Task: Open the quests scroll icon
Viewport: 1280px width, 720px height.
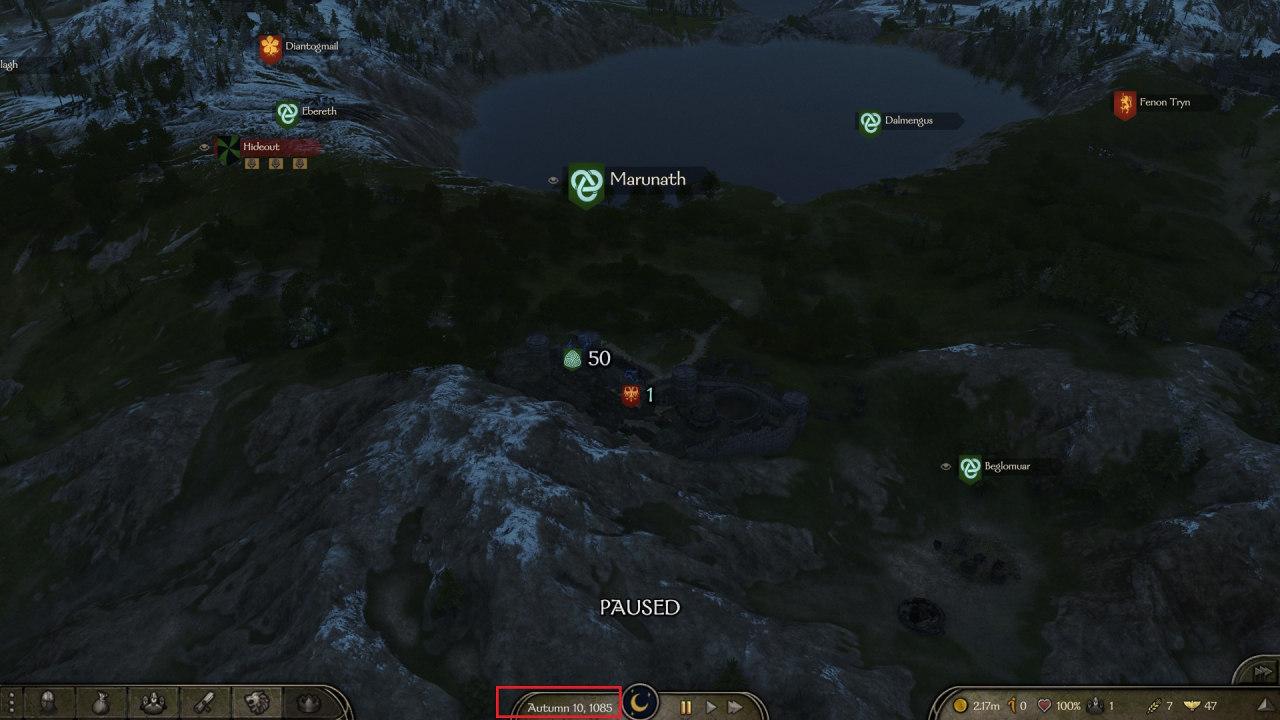Action: click(x=205, y=704)
